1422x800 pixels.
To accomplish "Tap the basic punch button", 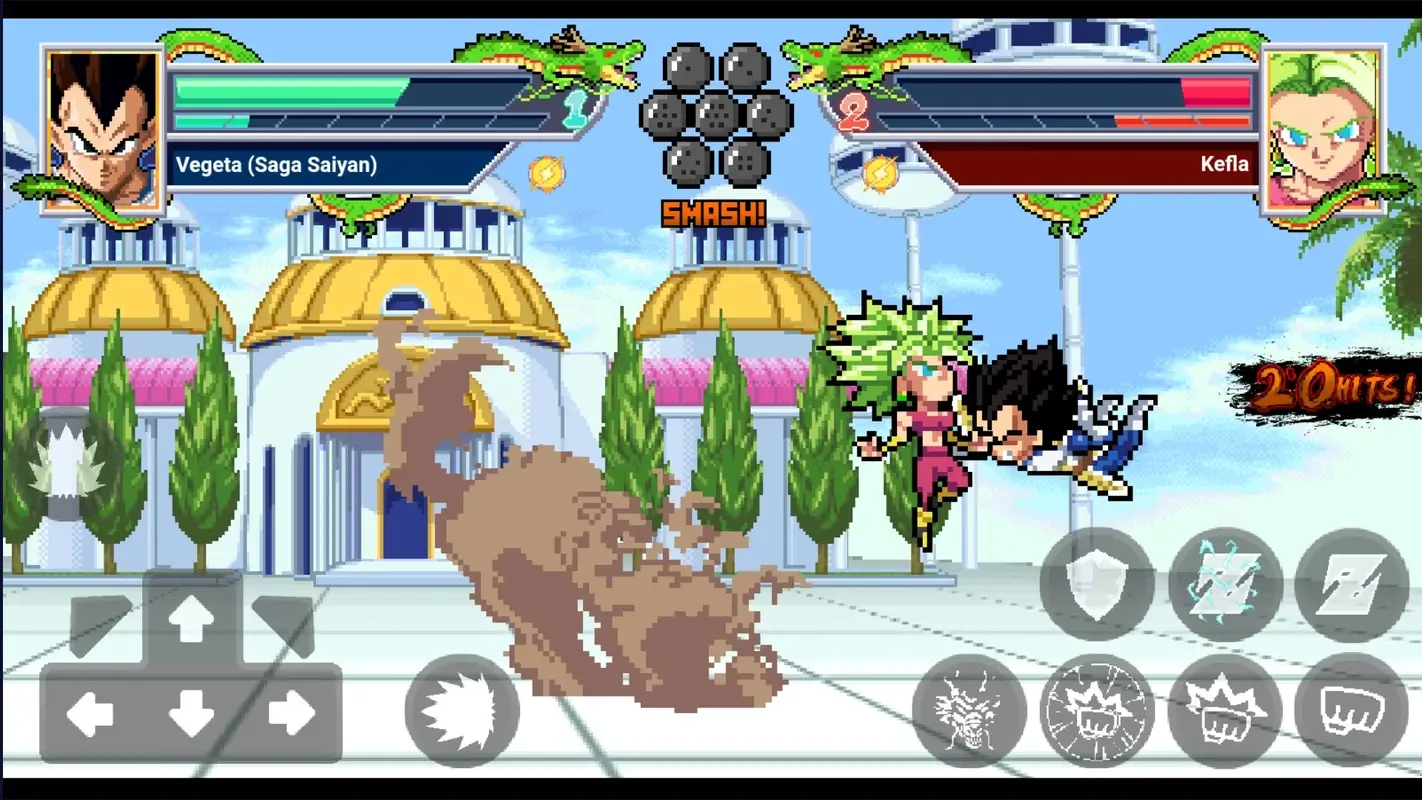I will click(x=1350, y=712).
